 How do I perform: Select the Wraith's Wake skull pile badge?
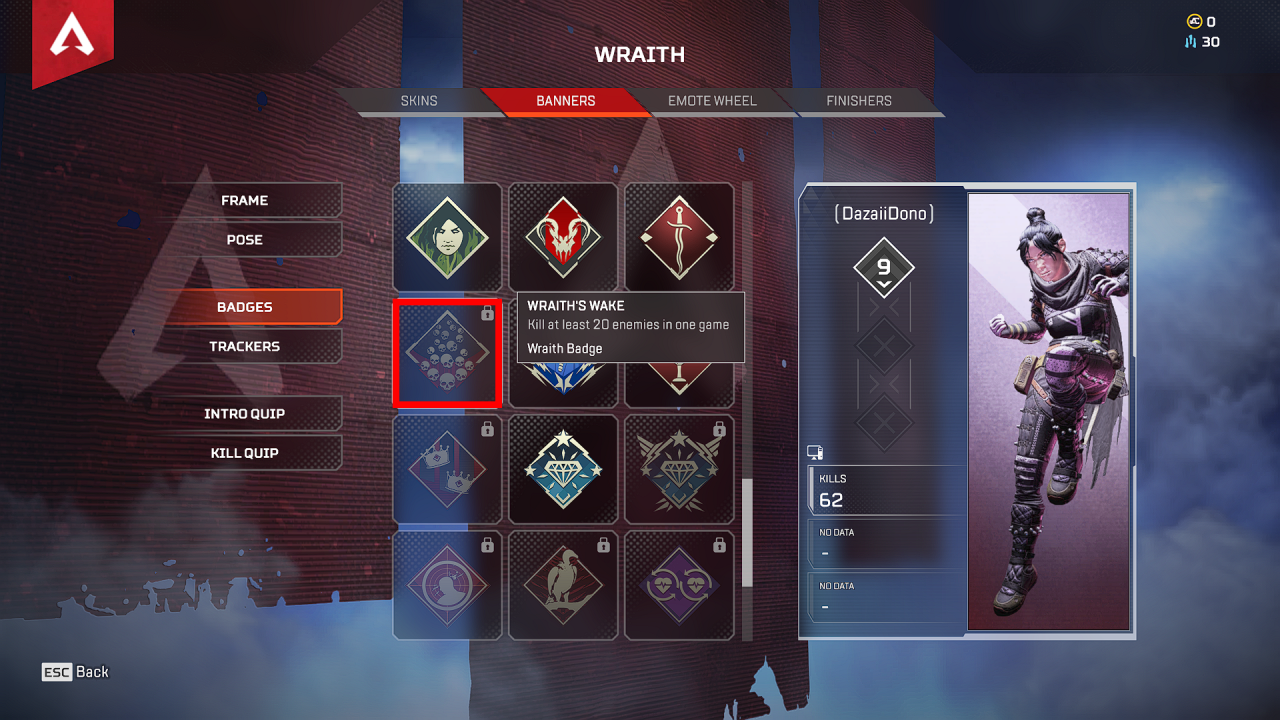coord(447,352)
